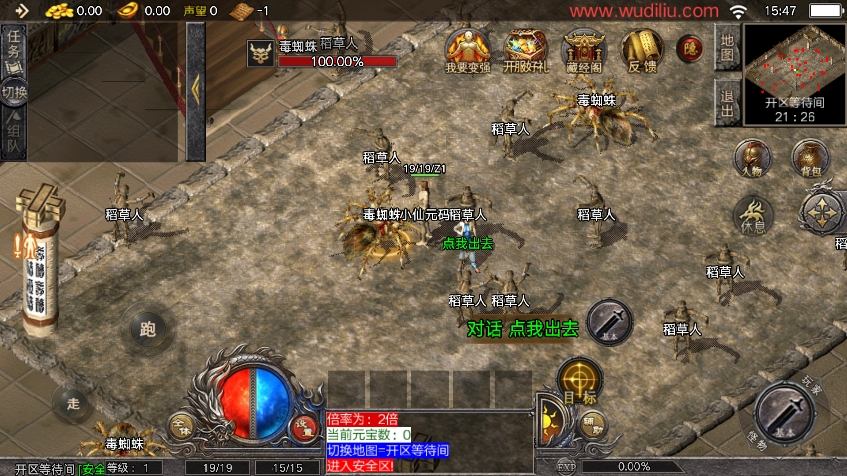The image size is (847, 476).
Task: Open the 背包 backpack
Action: 809,159
